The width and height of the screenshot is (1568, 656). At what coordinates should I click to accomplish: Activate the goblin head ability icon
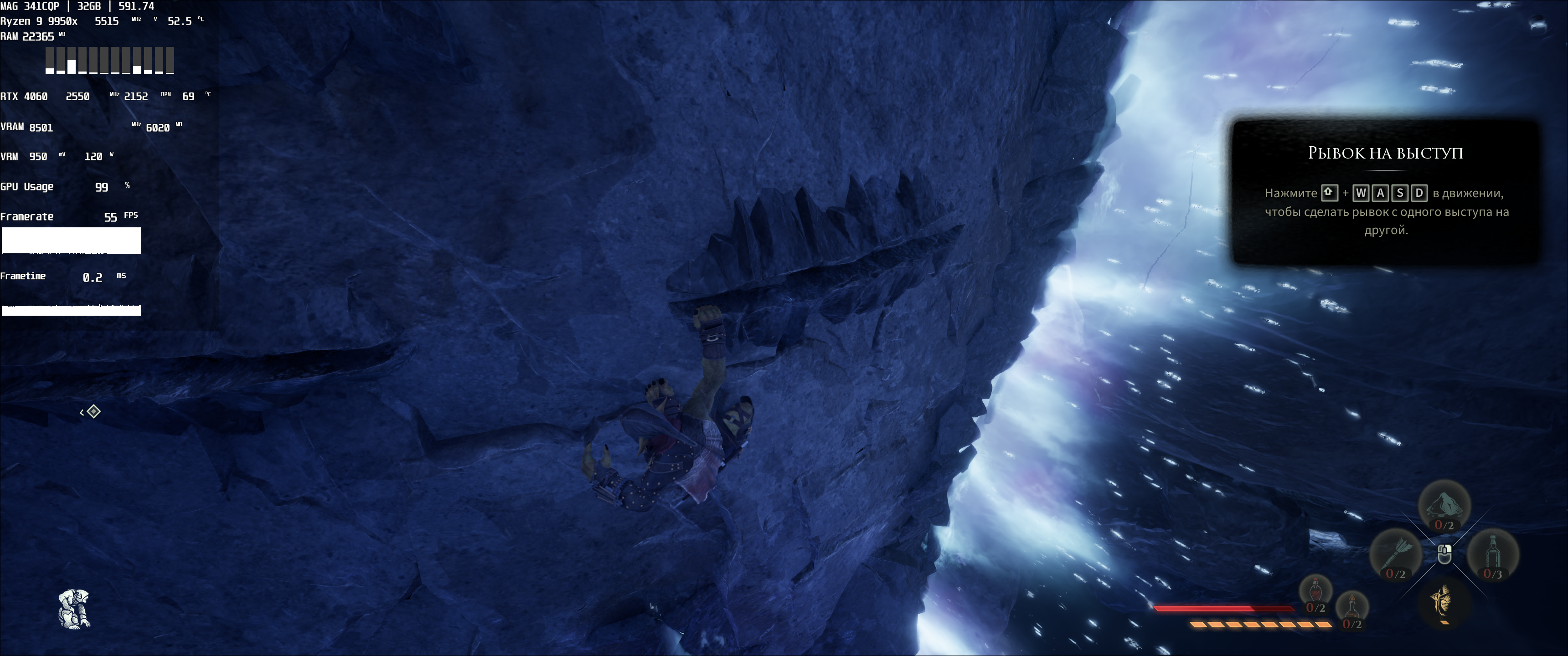(x=1444, y=602)
